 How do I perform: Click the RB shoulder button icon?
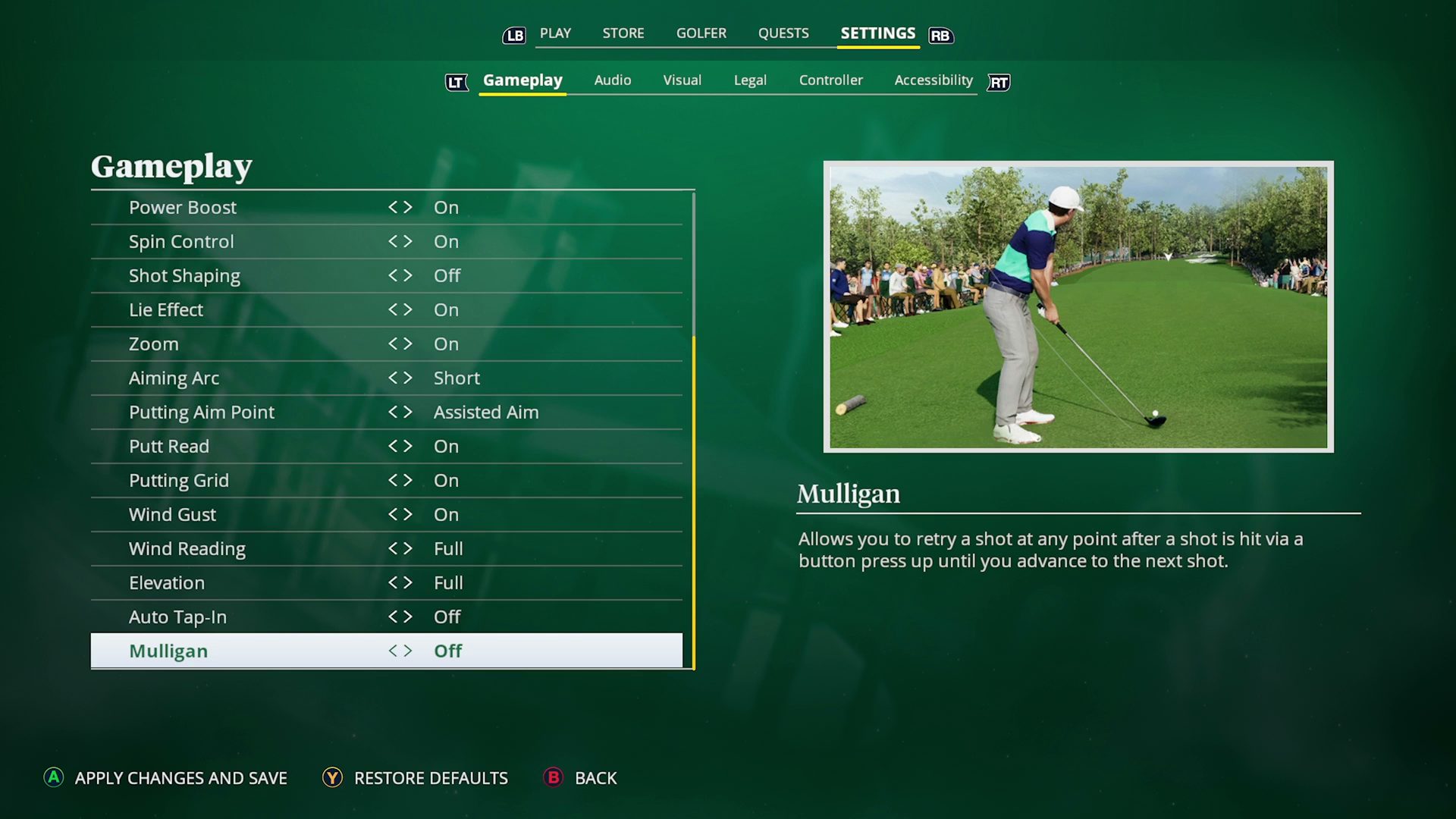pyautogui.click(x=940, y=36)
